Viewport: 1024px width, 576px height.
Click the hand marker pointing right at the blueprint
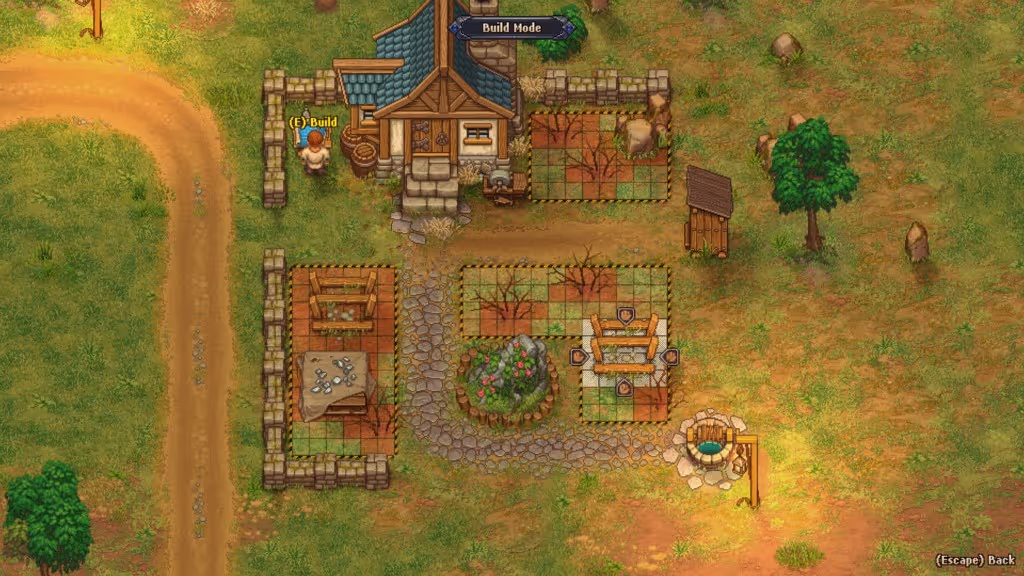pyautogui.click(x=578, y=356)
